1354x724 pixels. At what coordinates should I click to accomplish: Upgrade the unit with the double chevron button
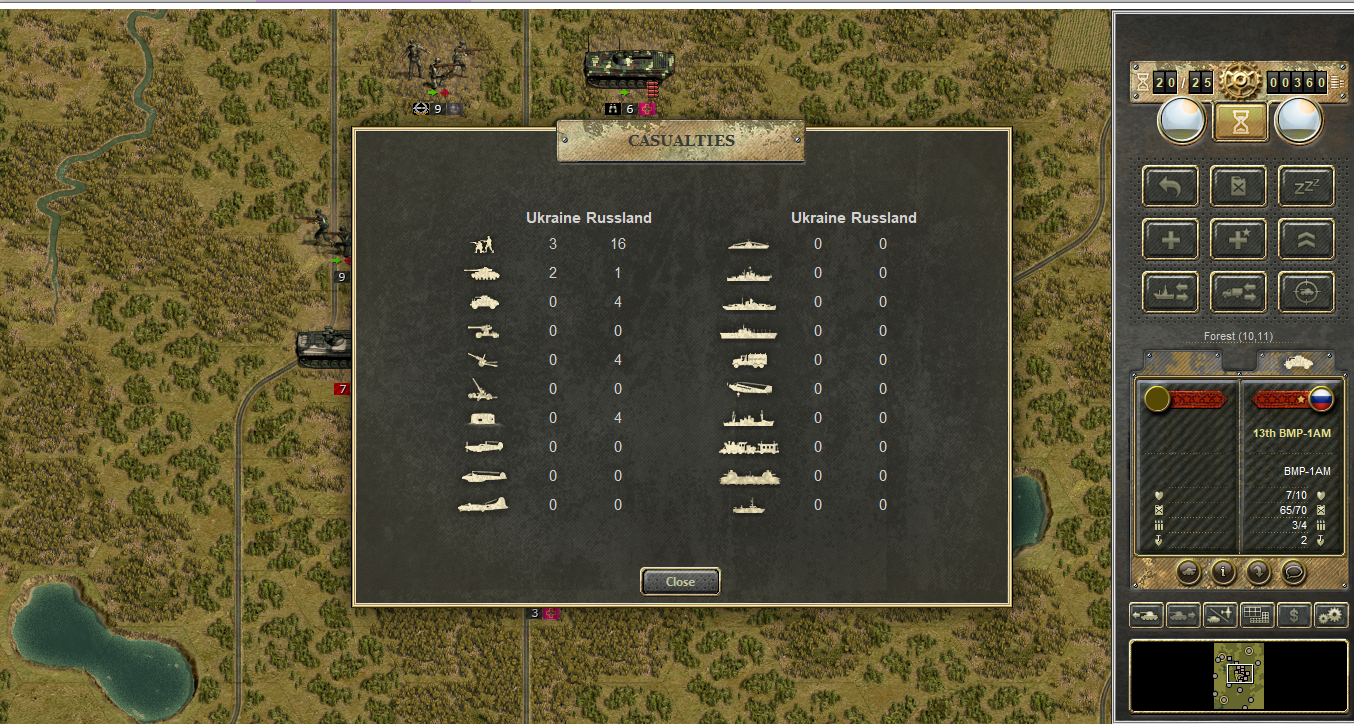click(1306, 239)
